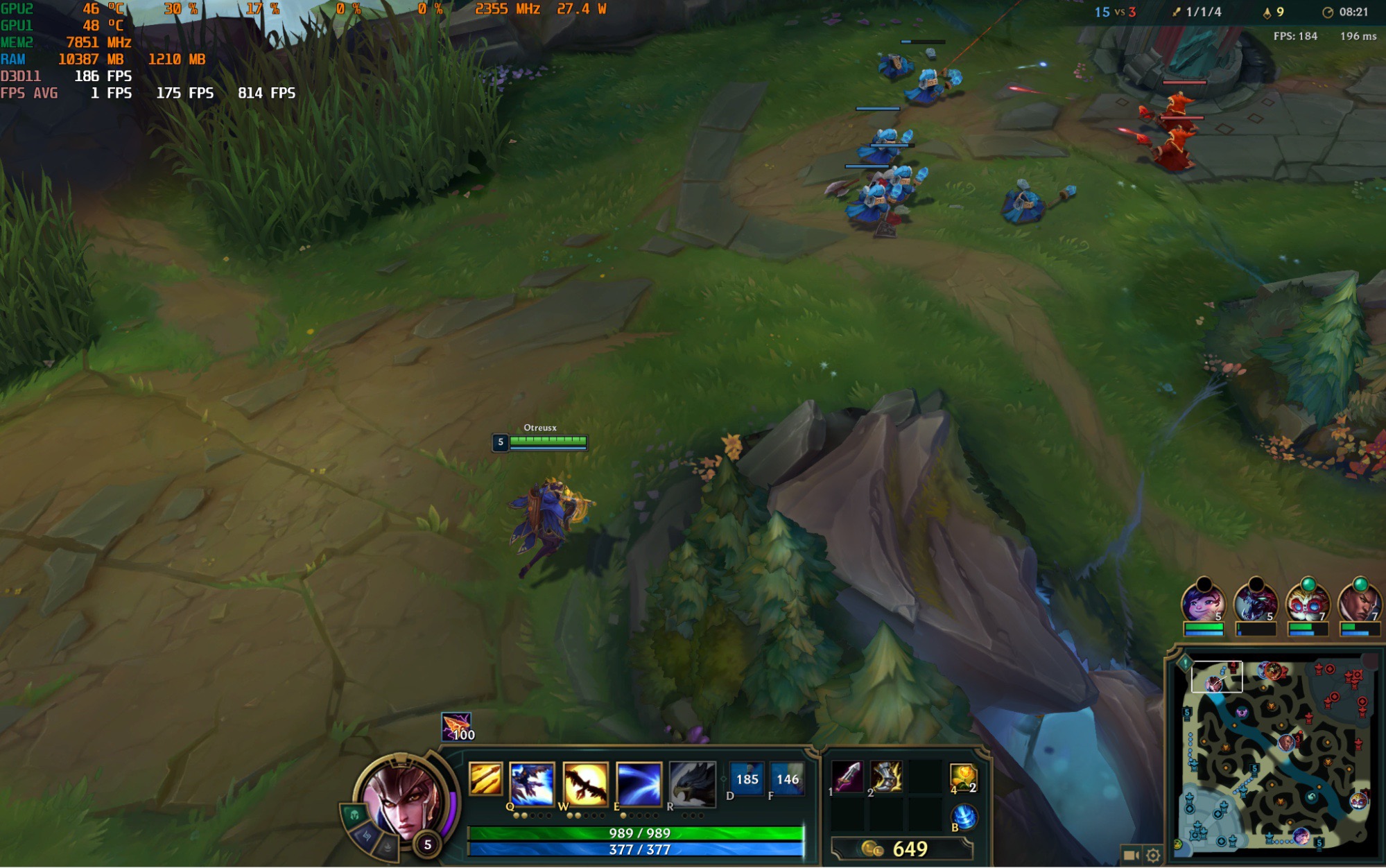This screenshot has height=868, width=1386.
Task: Click the summoner spell showing 185 cooldown
Action: coord(747,779)
